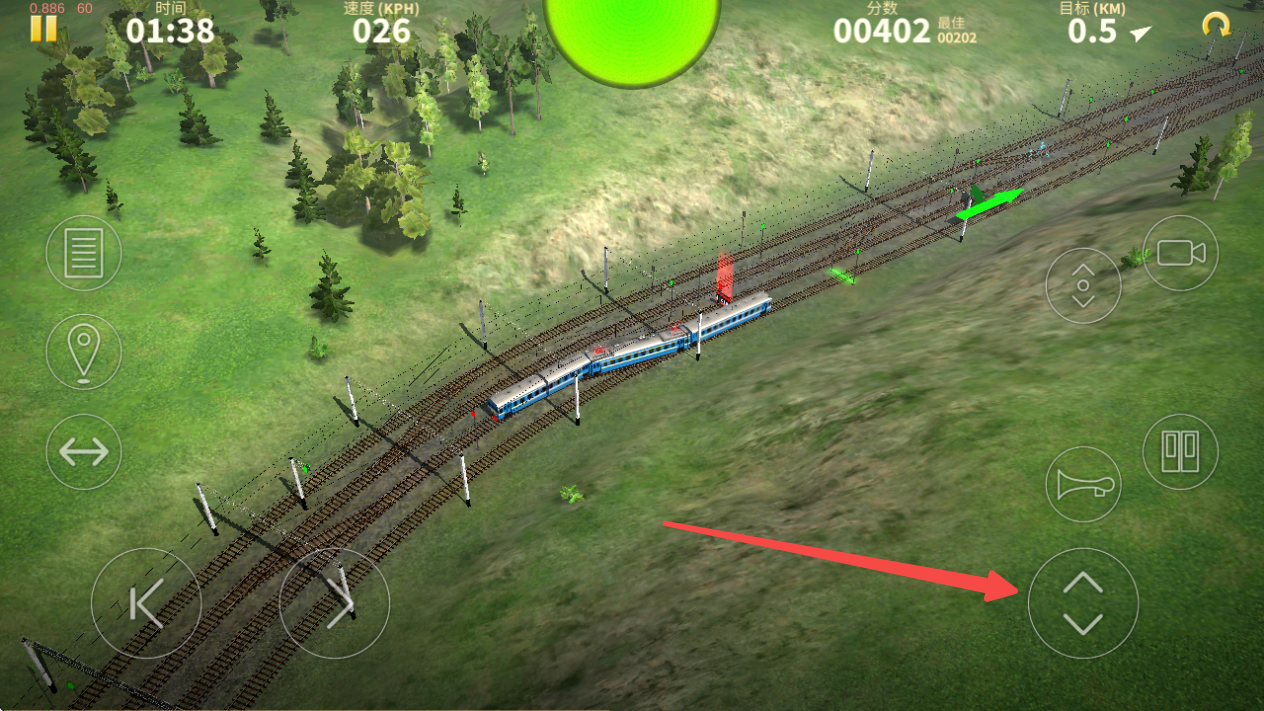Tap the map location pin button

tap(84, 352)
